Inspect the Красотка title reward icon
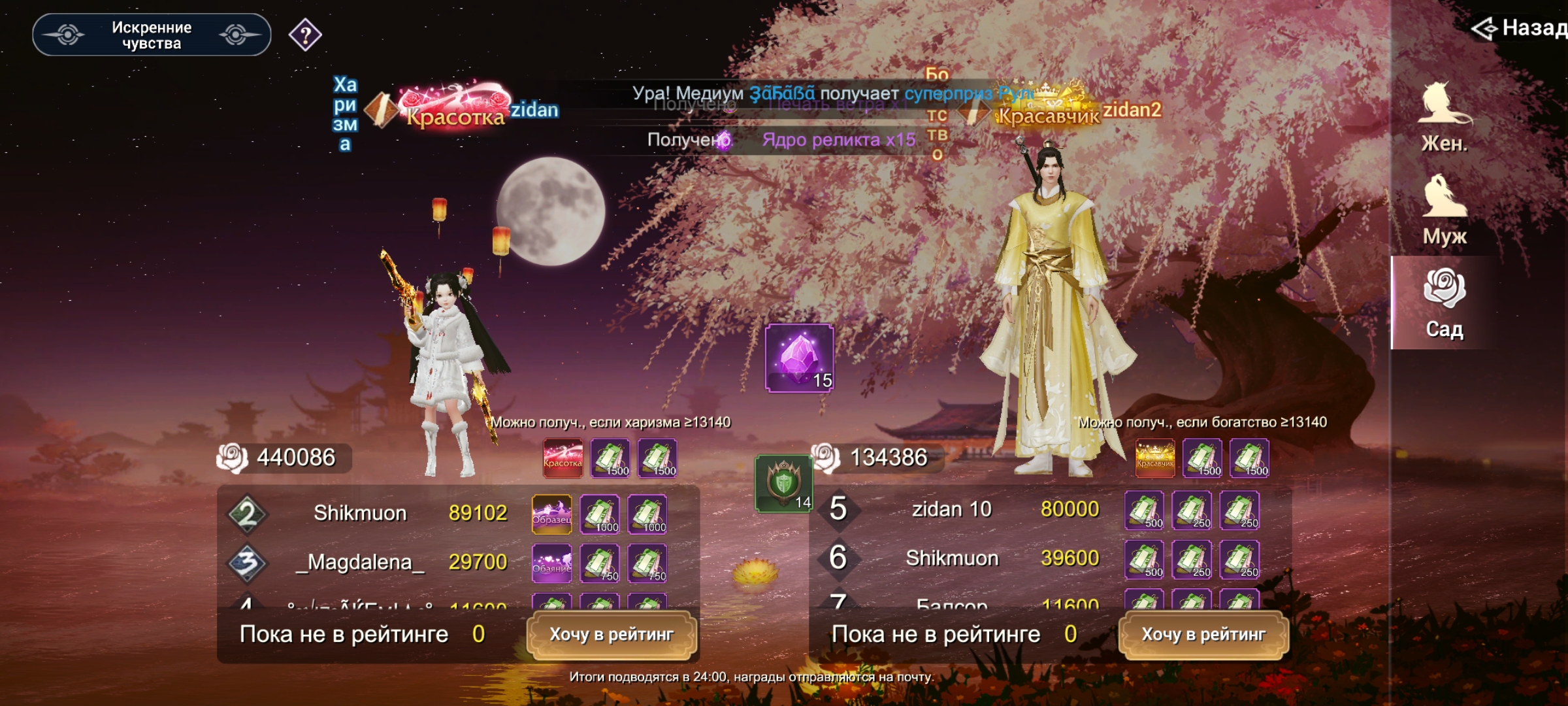The height and width of the screenshot is (706, 1568). [x=563, y=458]
